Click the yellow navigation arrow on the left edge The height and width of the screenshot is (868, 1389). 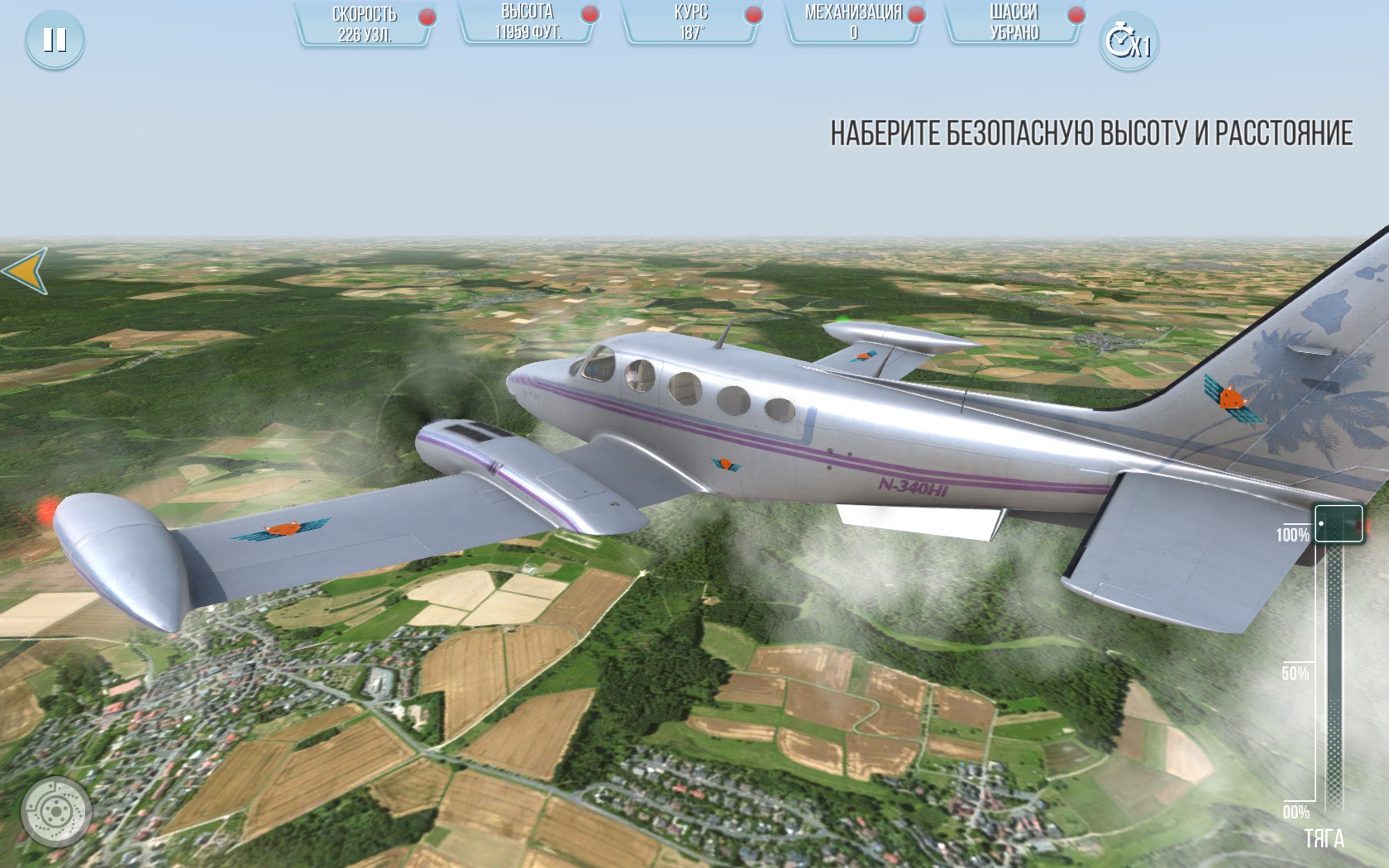tap(24, 270)
